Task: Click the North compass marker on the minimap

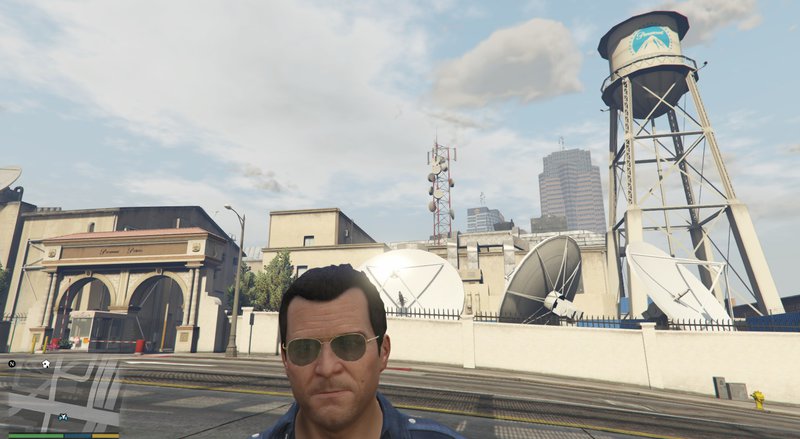Action: click(x=13, y=363)
